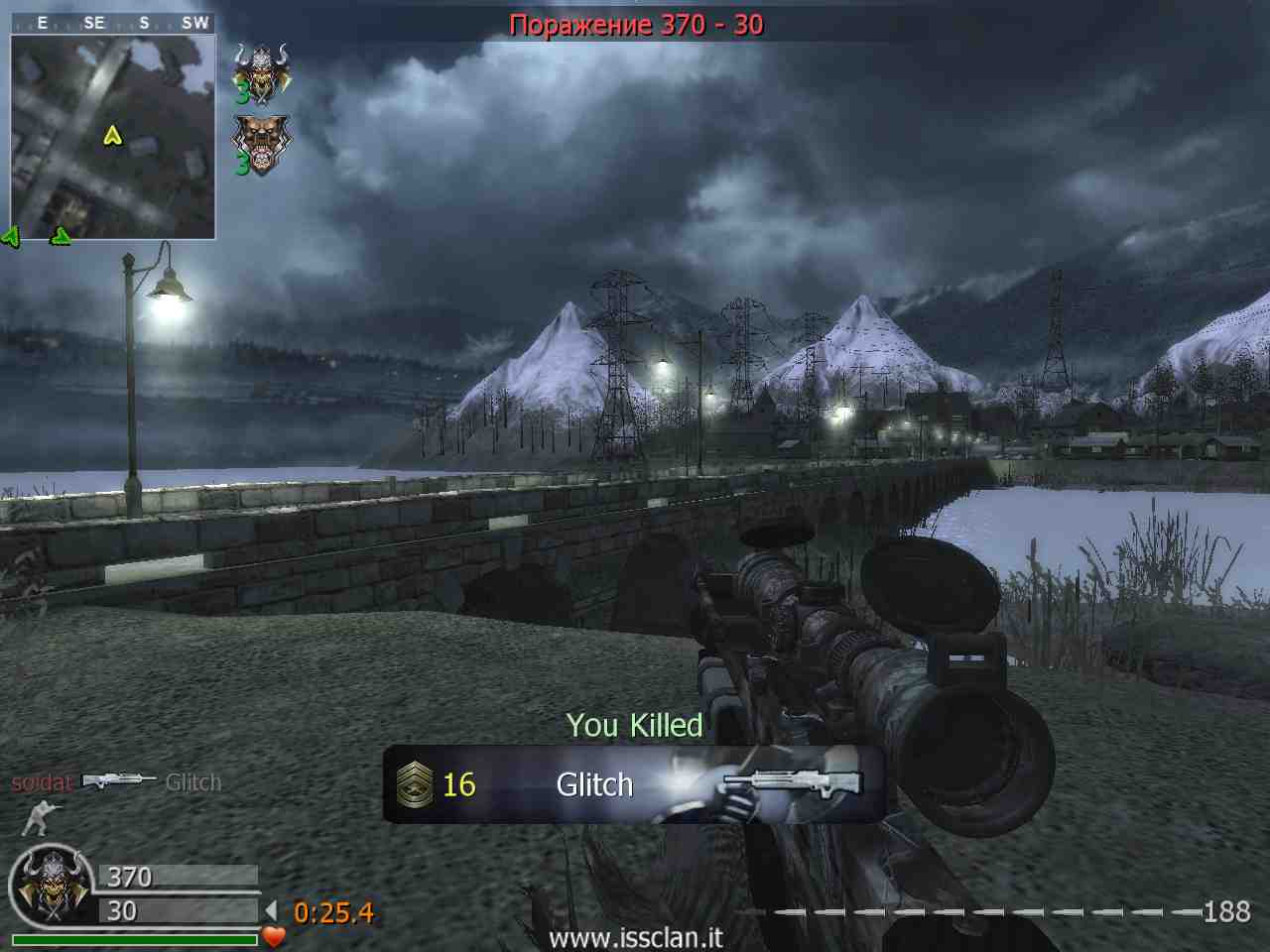The height and width of the screenshot is (952, 1270).
Task: Click the soldat killed Glitch killfeed entry
Action: pos(116,782)
